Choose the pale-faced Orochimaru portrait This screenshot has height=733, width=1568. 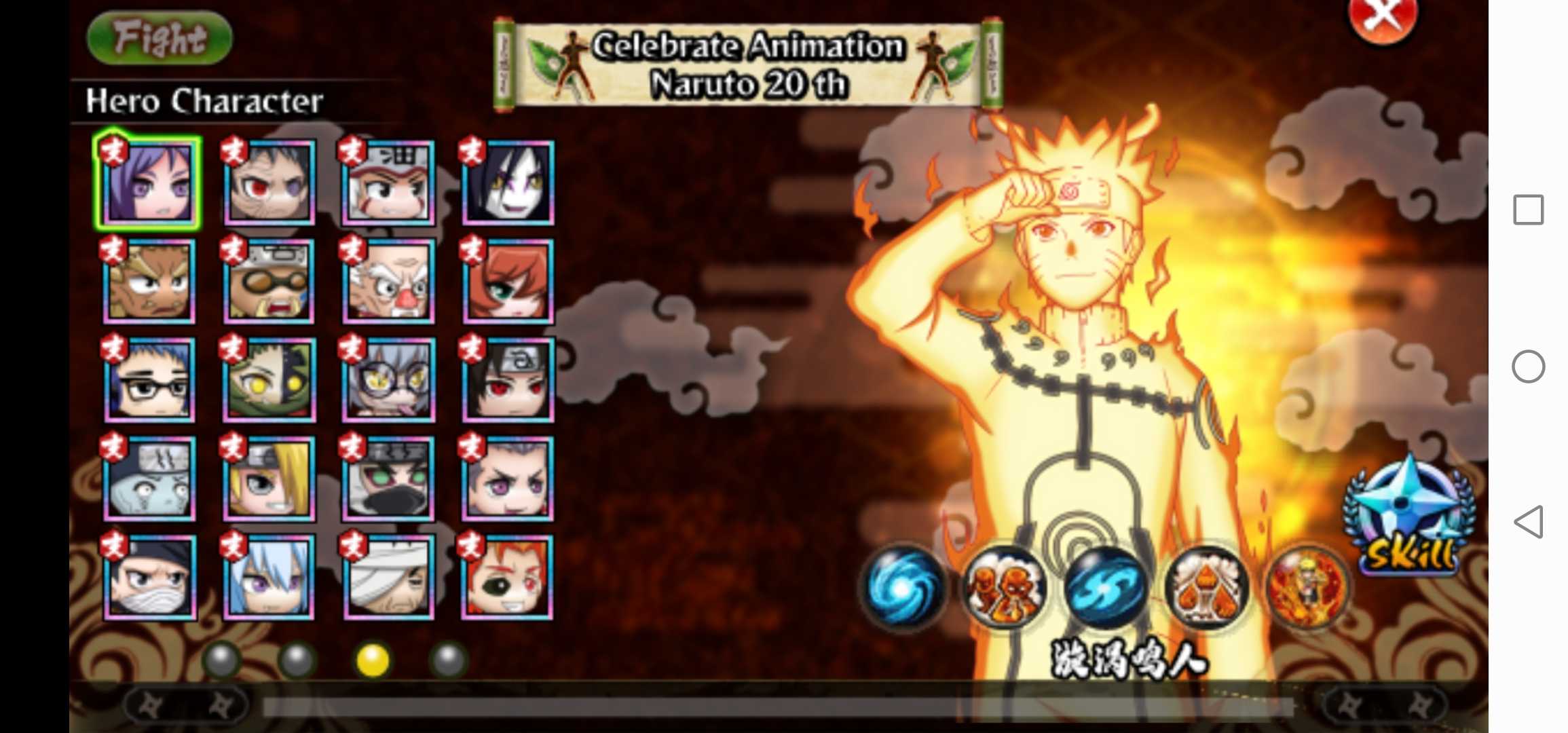coord(508,183)
